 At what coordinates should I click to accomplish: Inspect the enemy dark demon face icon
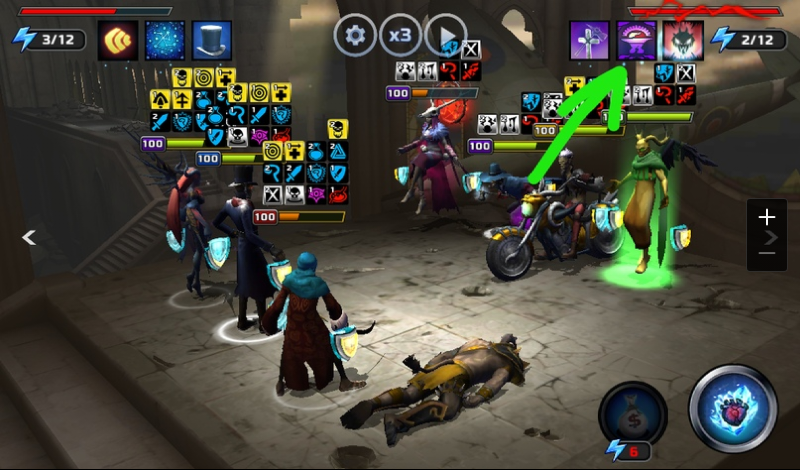click(x=684, y=40)
